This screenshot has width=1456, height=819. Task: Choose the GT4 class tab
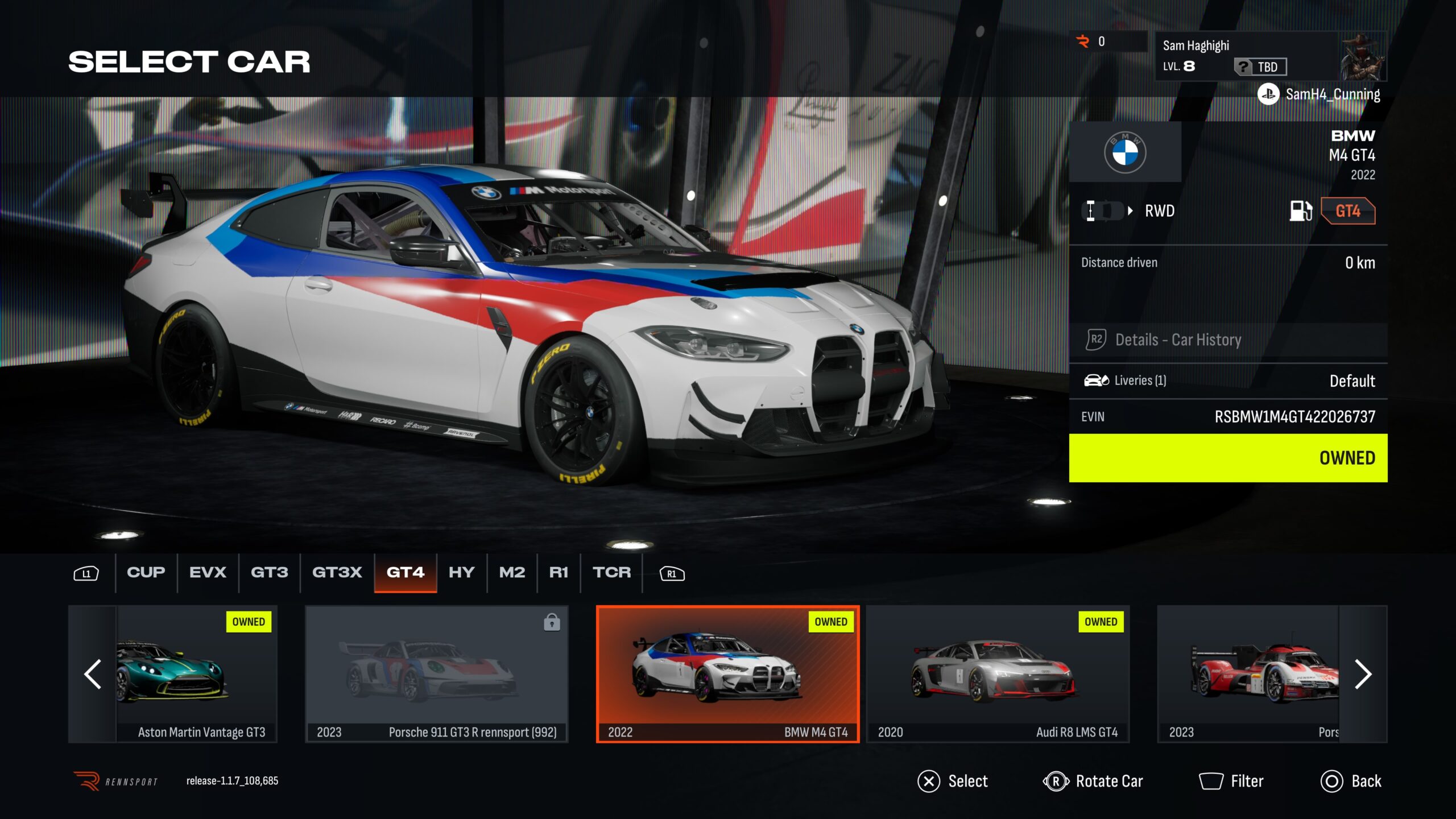point(405,572)
